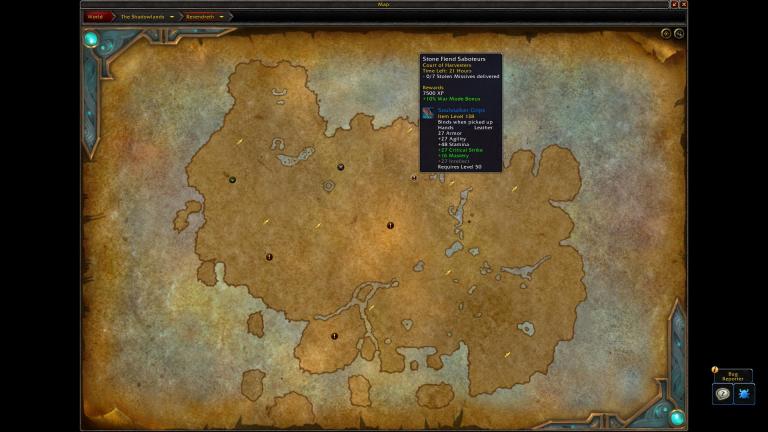Click the Bug Reporter info icon
This screenshot has height=432, width=768.
pos(714,370)
